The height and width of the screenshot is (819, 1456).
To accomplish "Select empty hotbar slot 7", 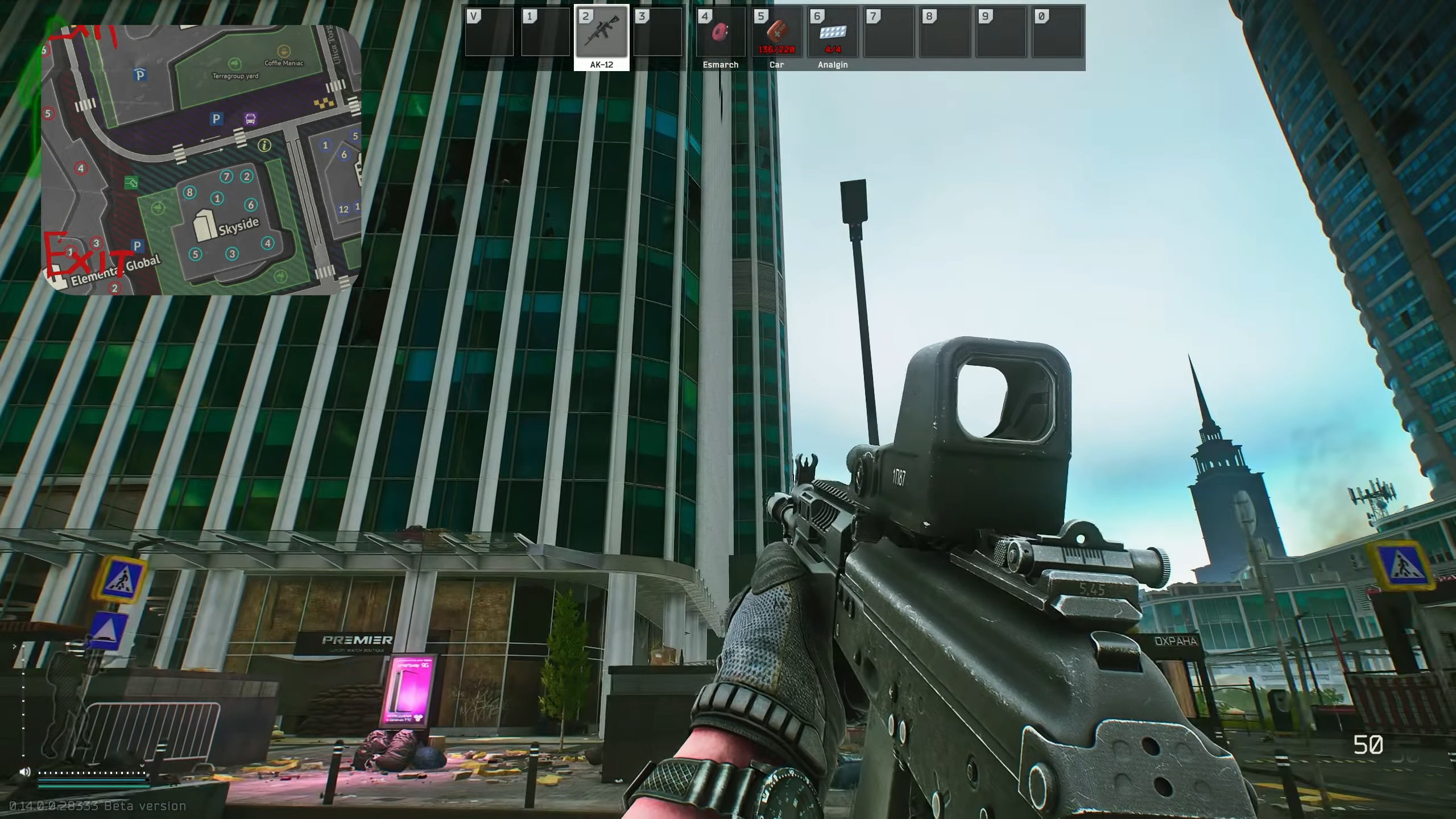I will coord(888,31).
